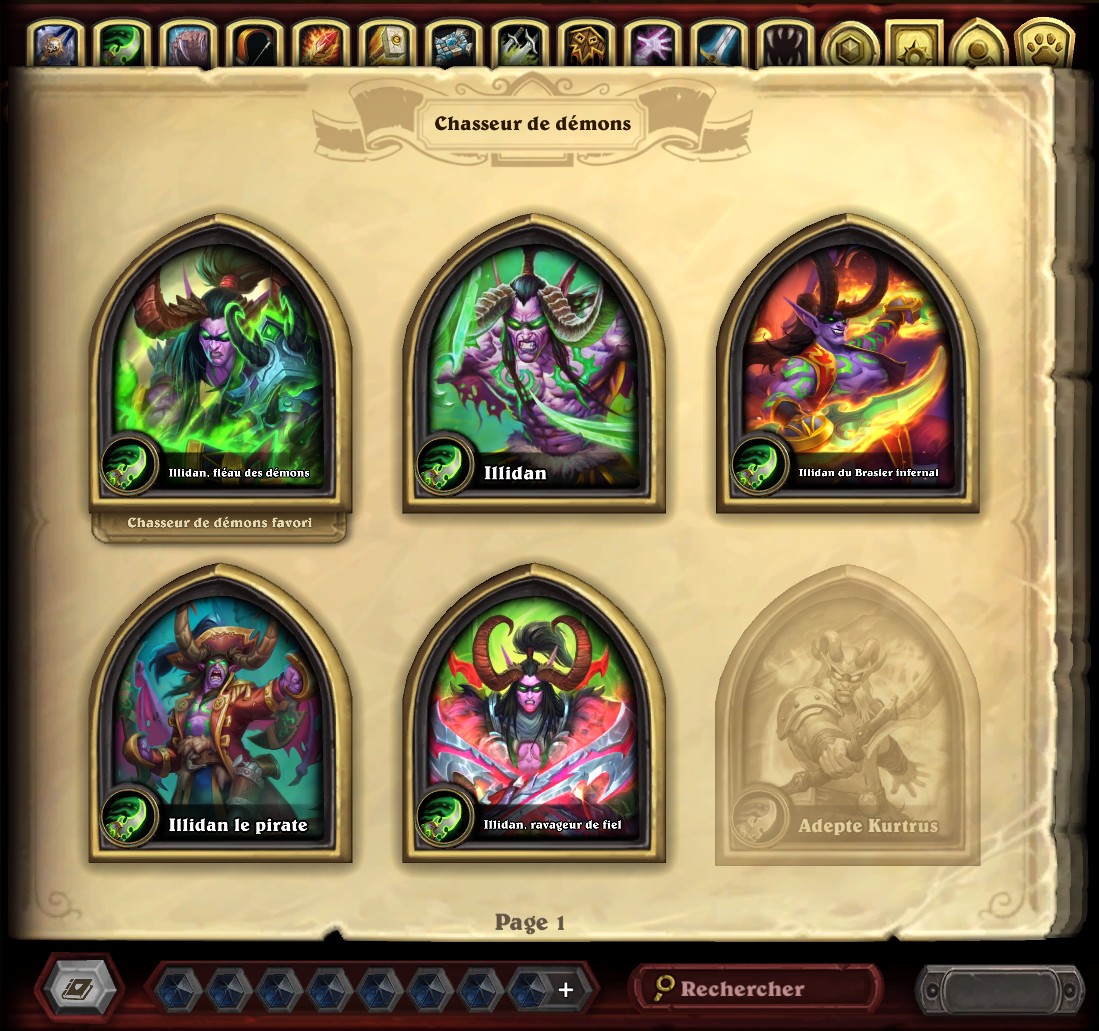Switch to the fireball Mage class tab
This screenshot has height=1031, width=1099.
point(320,45)
